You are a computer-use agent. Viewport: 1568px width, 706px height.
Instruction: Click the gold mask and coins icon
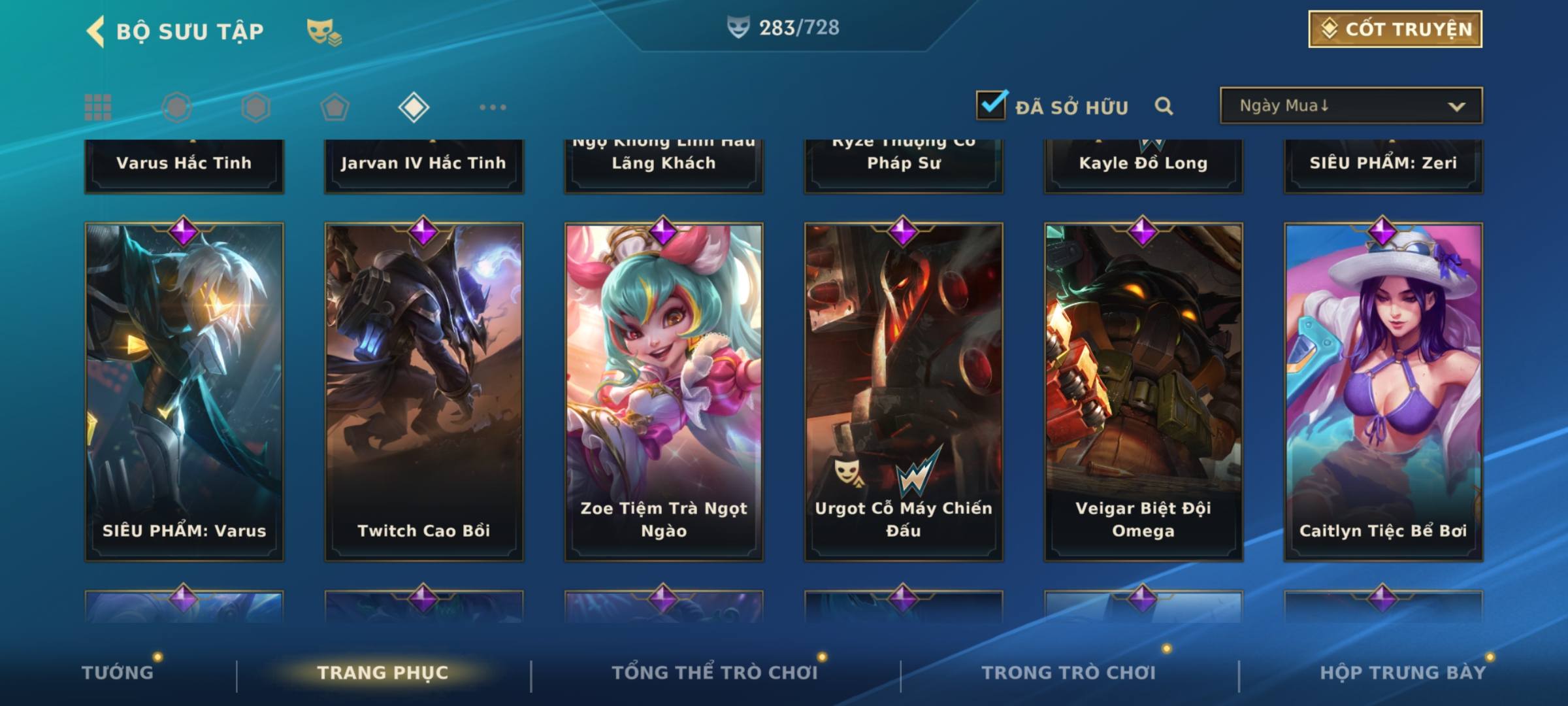click(x=324, y=31)
